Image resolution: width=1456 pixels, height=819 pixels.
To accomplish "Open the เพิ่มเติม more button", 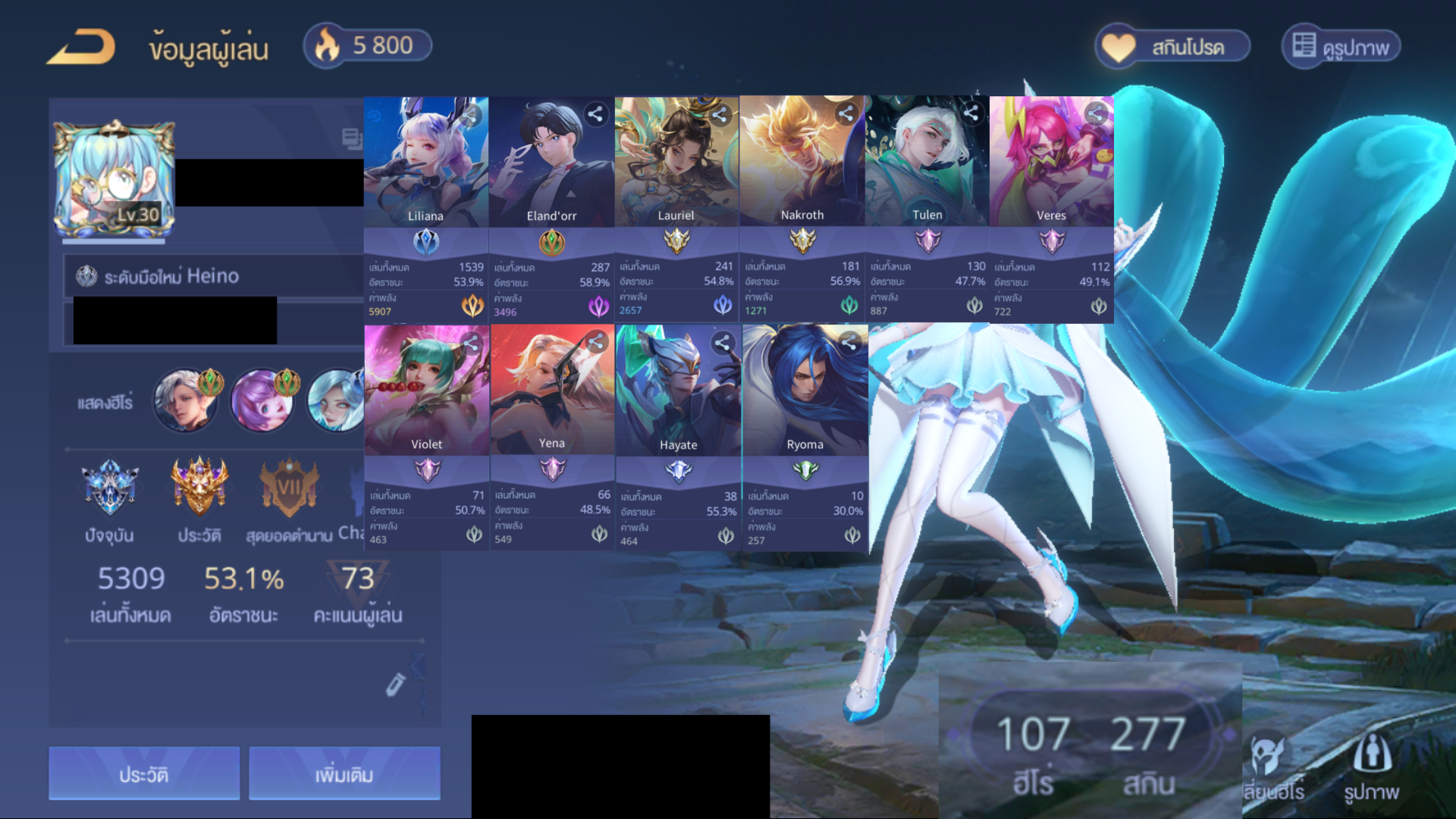I will click(344, 773).
